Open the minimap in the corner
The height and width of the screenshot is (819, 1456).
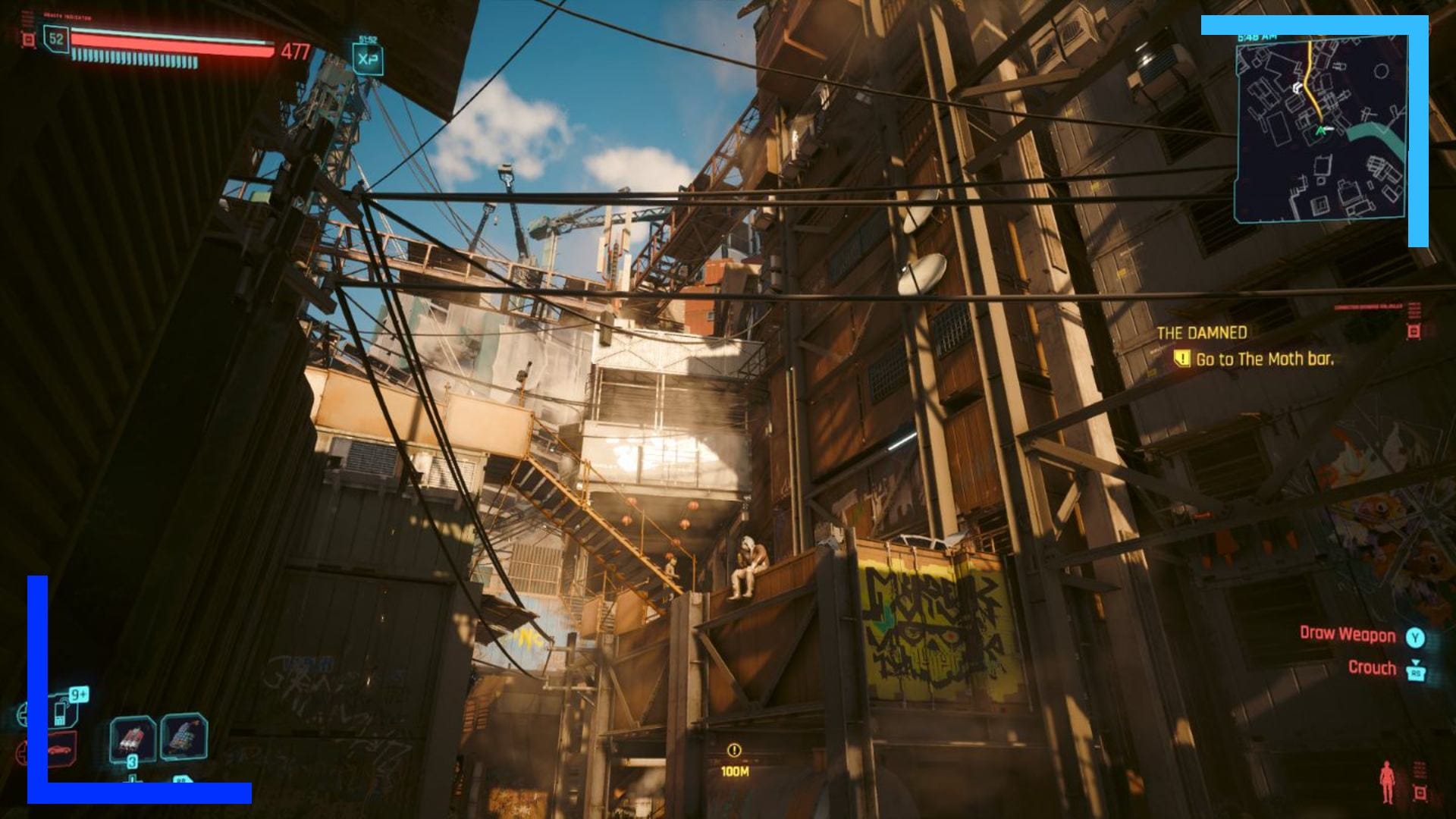tap(1320, 129)
